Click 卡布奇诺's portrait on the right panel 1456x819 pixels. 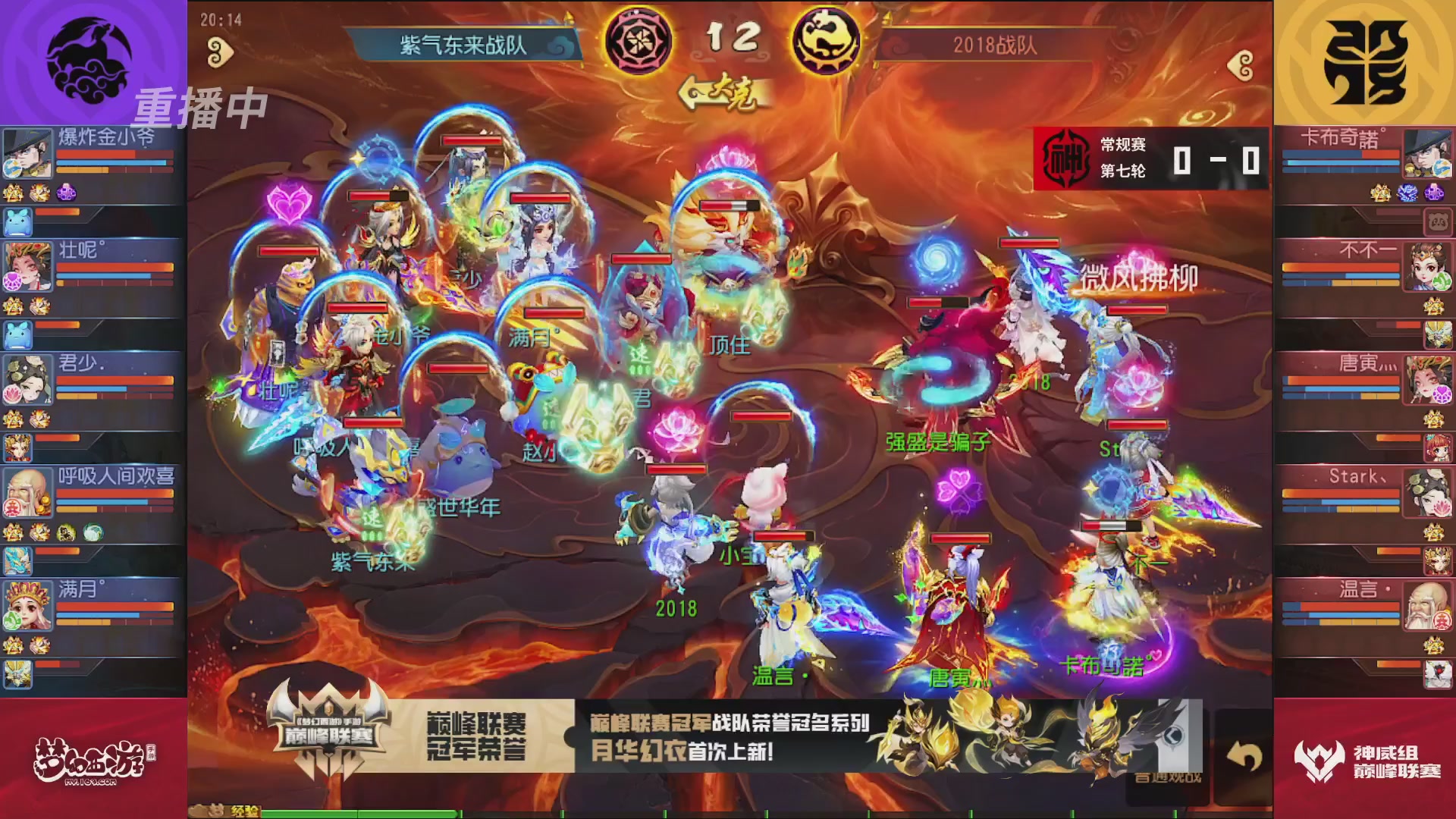(x=1429, y=154)
